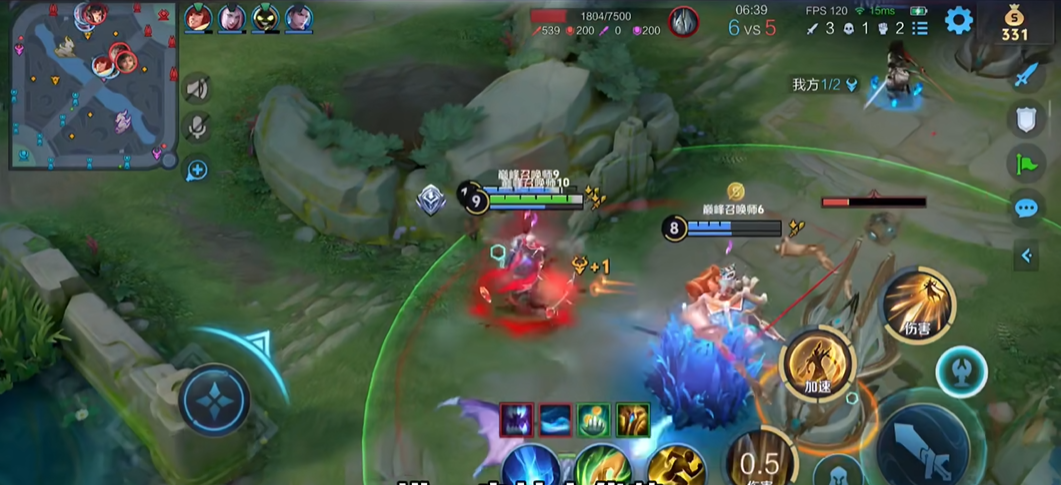Open the scoreboard list icon
This screenshot has width=1061, height=485.
[x=920, y=28]
